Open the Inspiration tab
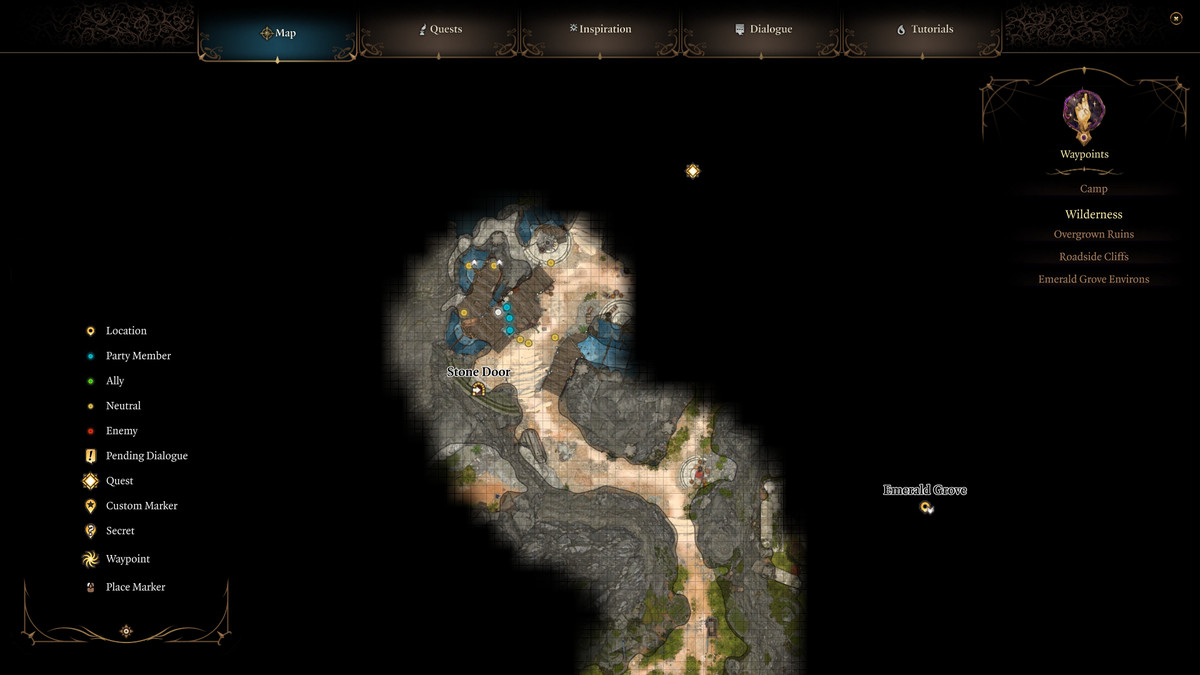 pyautogui.click(x=600, y=30)
